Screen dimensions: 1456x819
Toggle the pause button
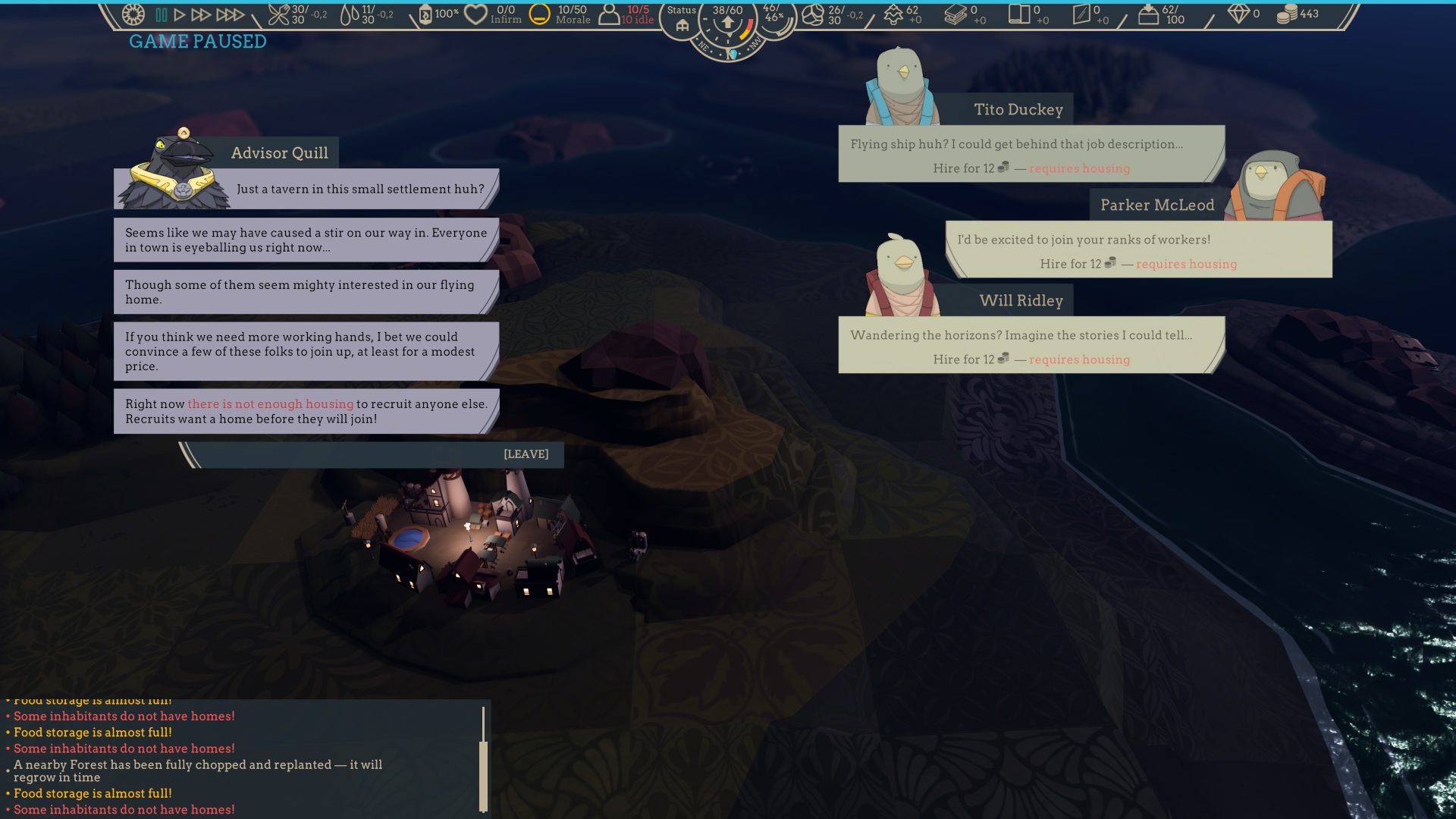[x=161, y=14]
